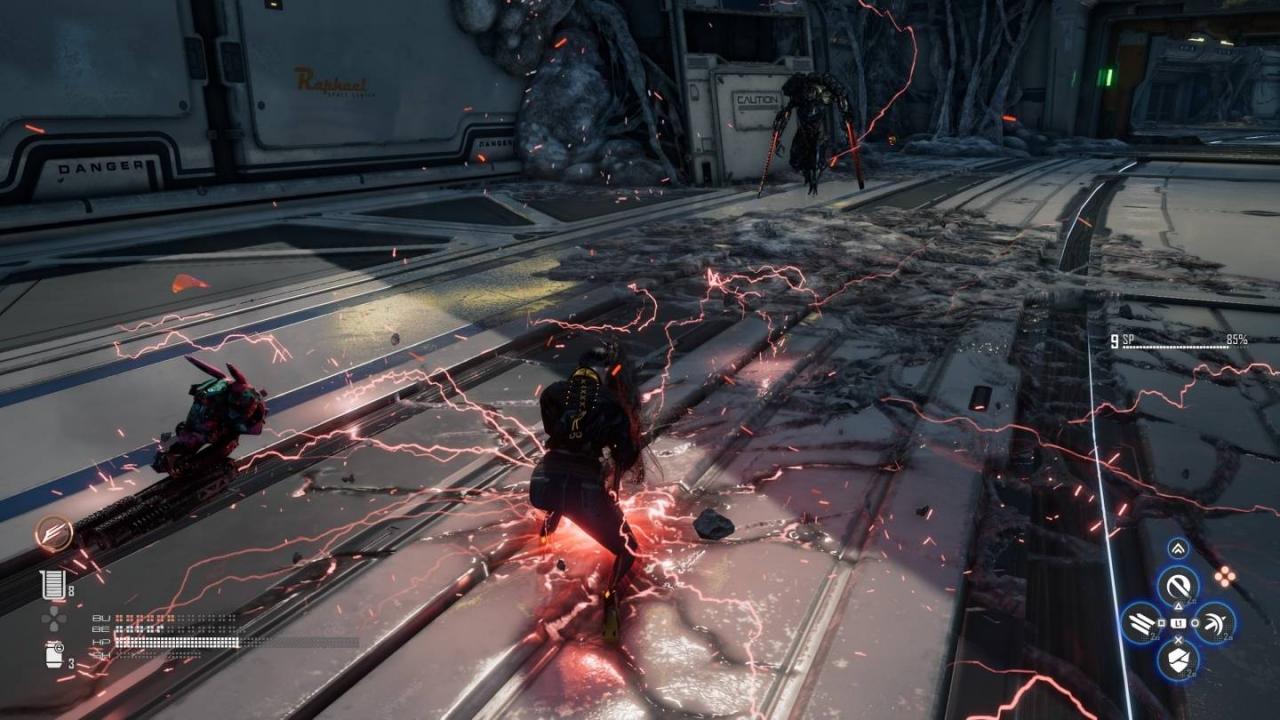Select the orange four-dot cluster icon

(x=1225, y=575)
